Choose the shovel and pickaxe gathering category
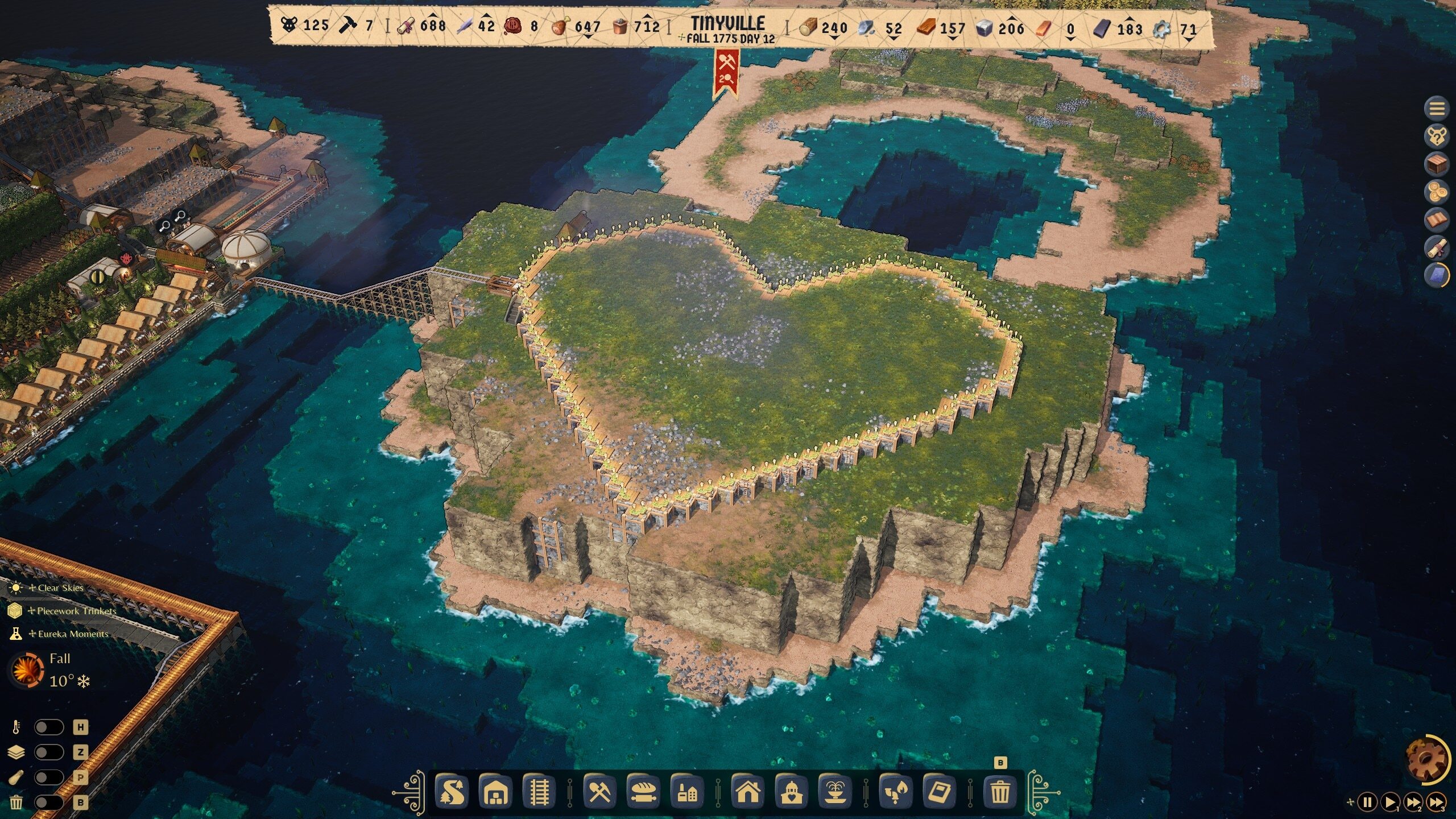Viewport: 1456px width, 819px height. (x=599, y=792)
